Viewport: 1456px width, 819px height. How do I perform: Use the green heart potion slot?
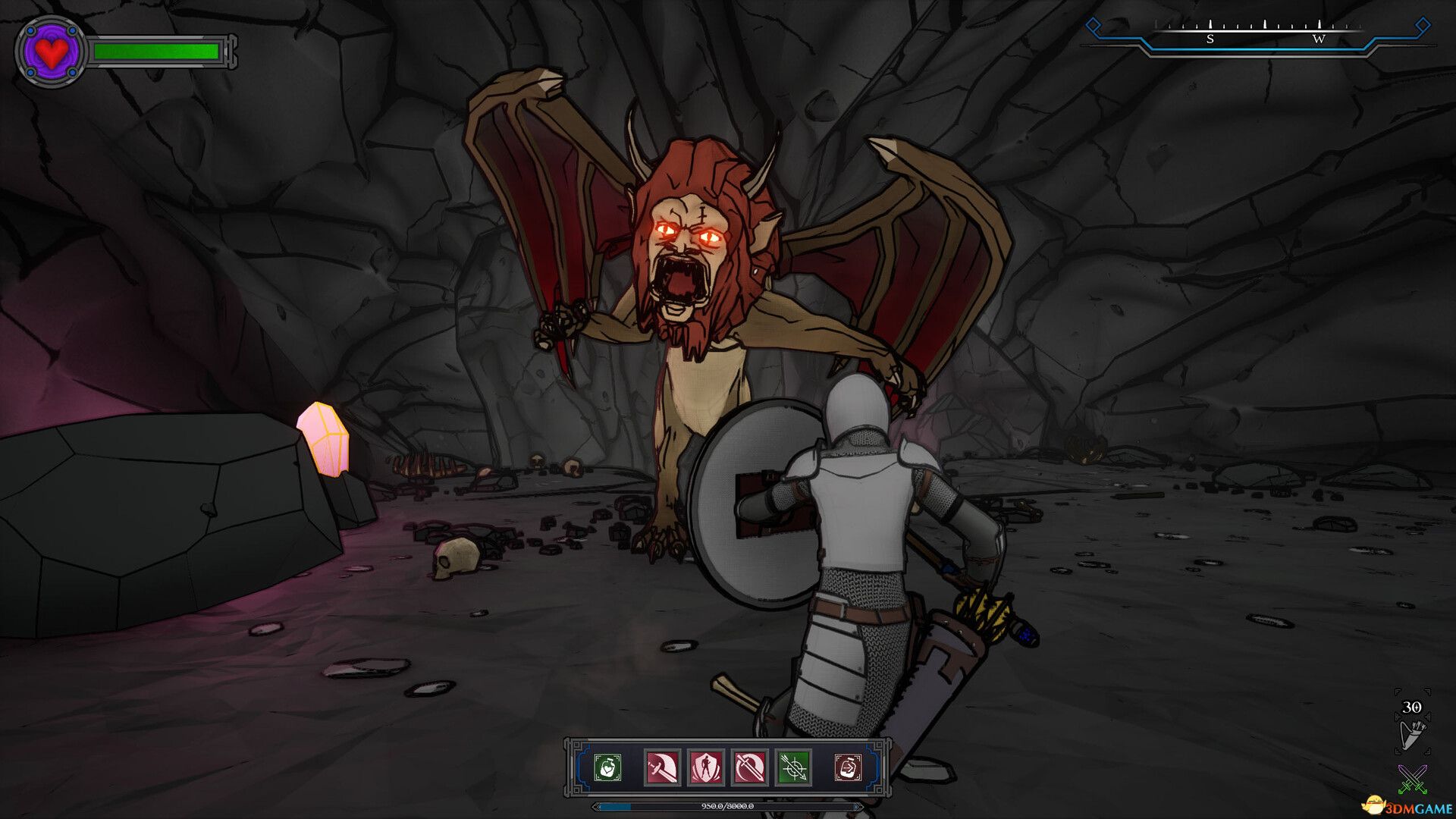coord(607,767)
